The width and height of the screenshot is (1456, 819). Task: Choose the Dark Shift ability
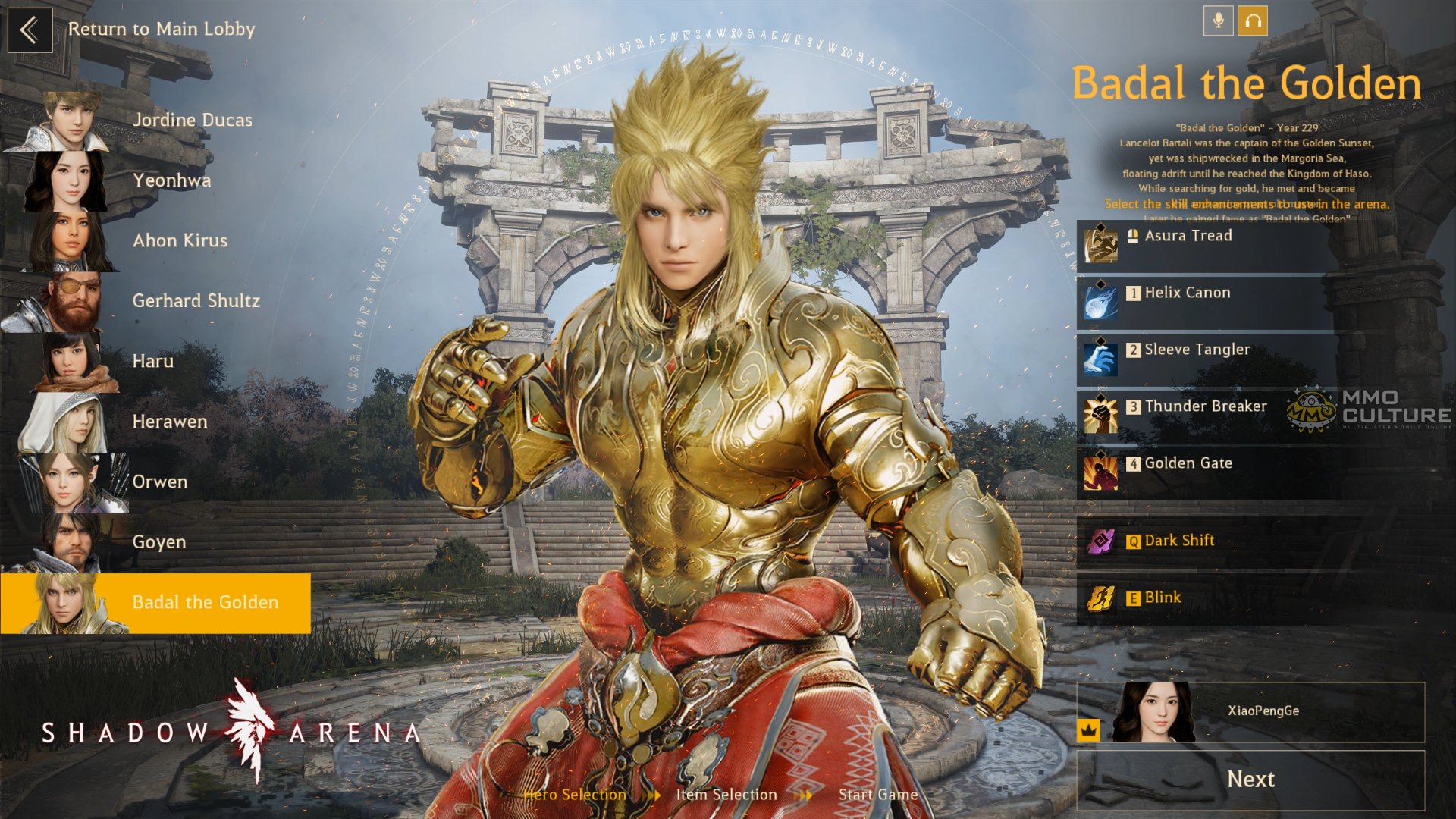1206,541
